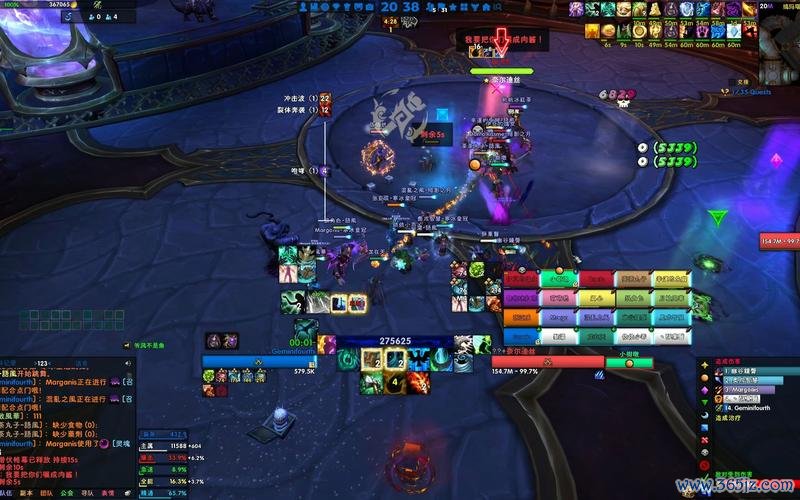
Task: Toggle the chat speaker icon
Action: [x=127, y=364]
